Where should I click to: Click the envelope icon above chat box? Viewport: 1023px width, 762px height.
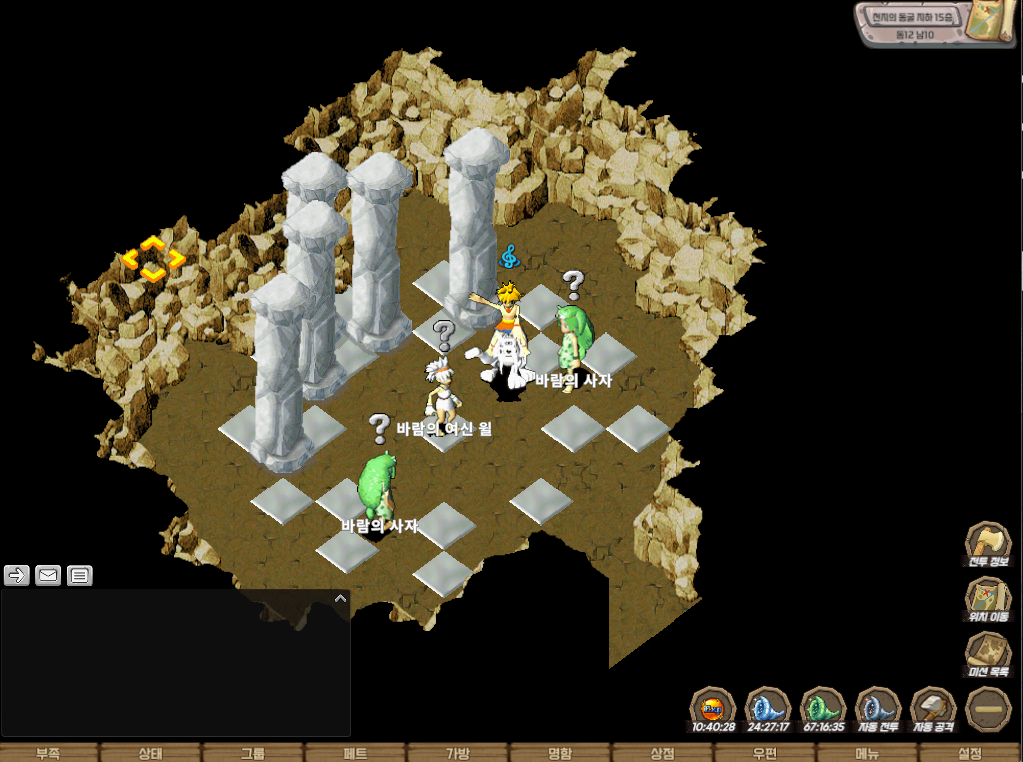click(48, 575)
